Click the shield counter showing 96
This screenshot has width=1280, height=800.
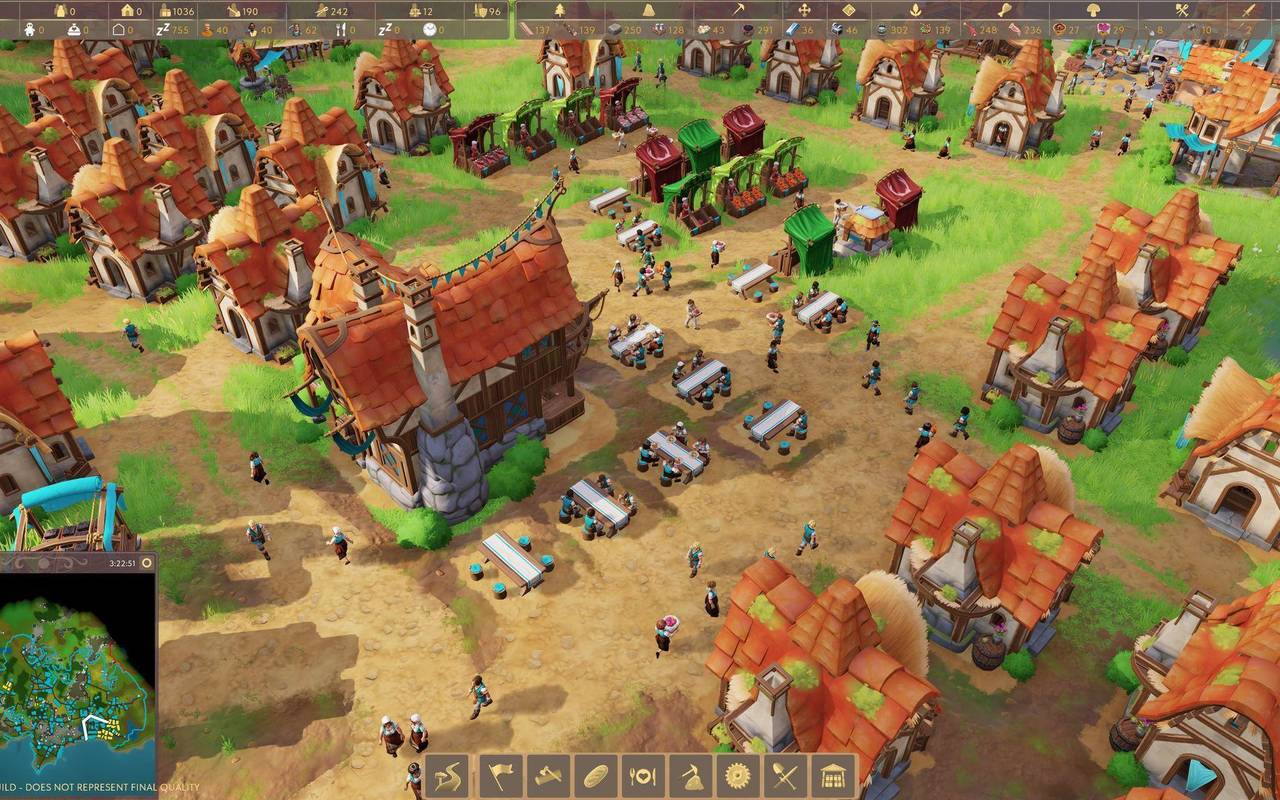487,10
